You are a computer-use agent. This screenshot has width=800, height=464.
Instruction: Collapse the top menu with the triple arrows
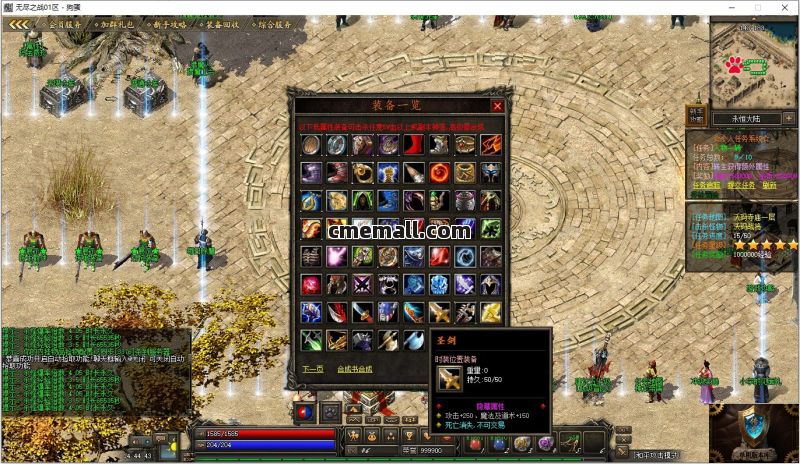(19, 24)
